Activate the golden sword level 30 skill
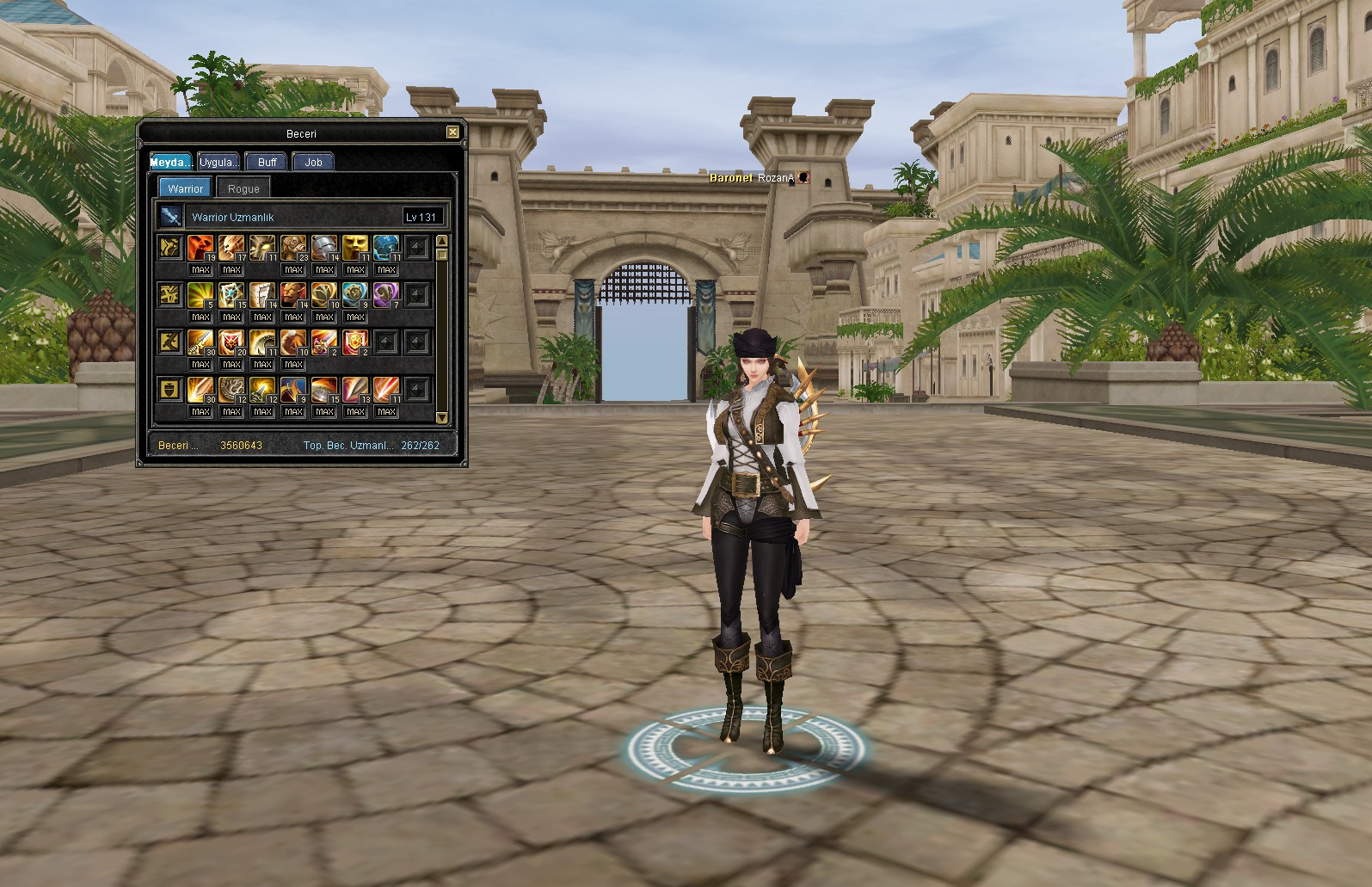Image resolution: width=1372 pixels, height=887 pixels. pos(200,342)
